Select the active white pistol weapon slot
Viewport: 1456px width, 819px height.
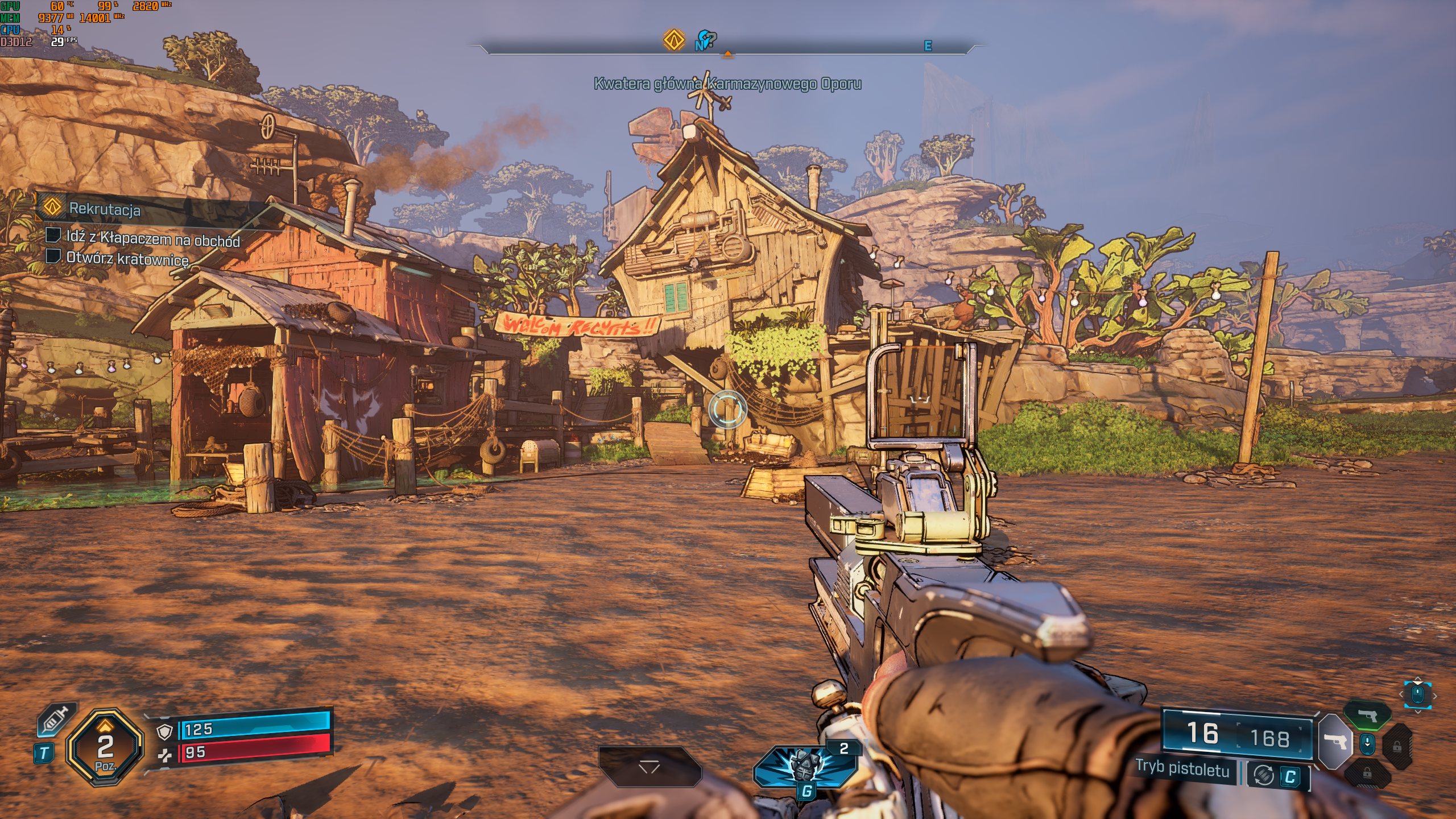1334,742
